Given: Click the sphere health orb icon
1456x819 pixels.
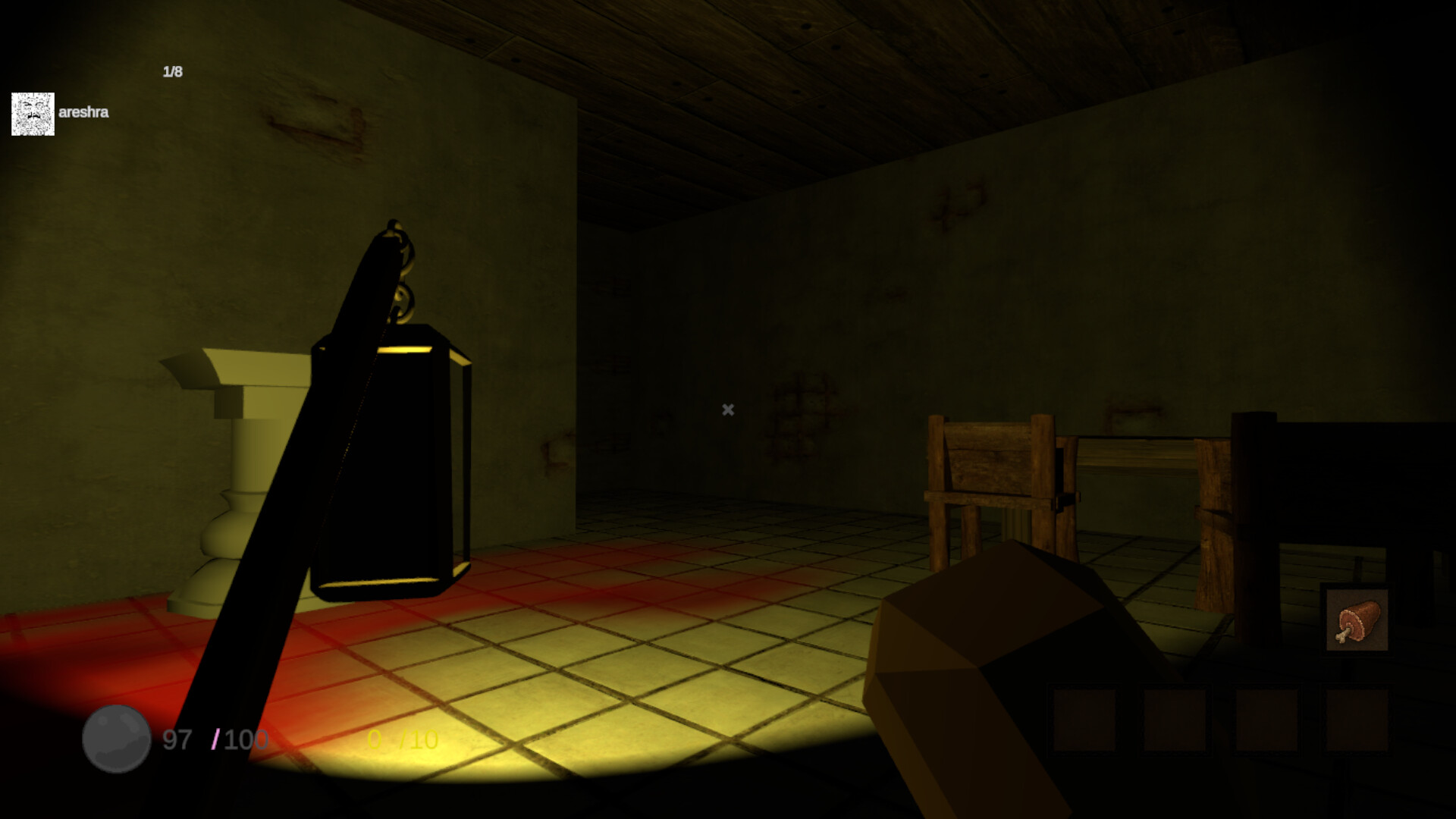Looking at the screenshot, I should click(x=115, y=739).
